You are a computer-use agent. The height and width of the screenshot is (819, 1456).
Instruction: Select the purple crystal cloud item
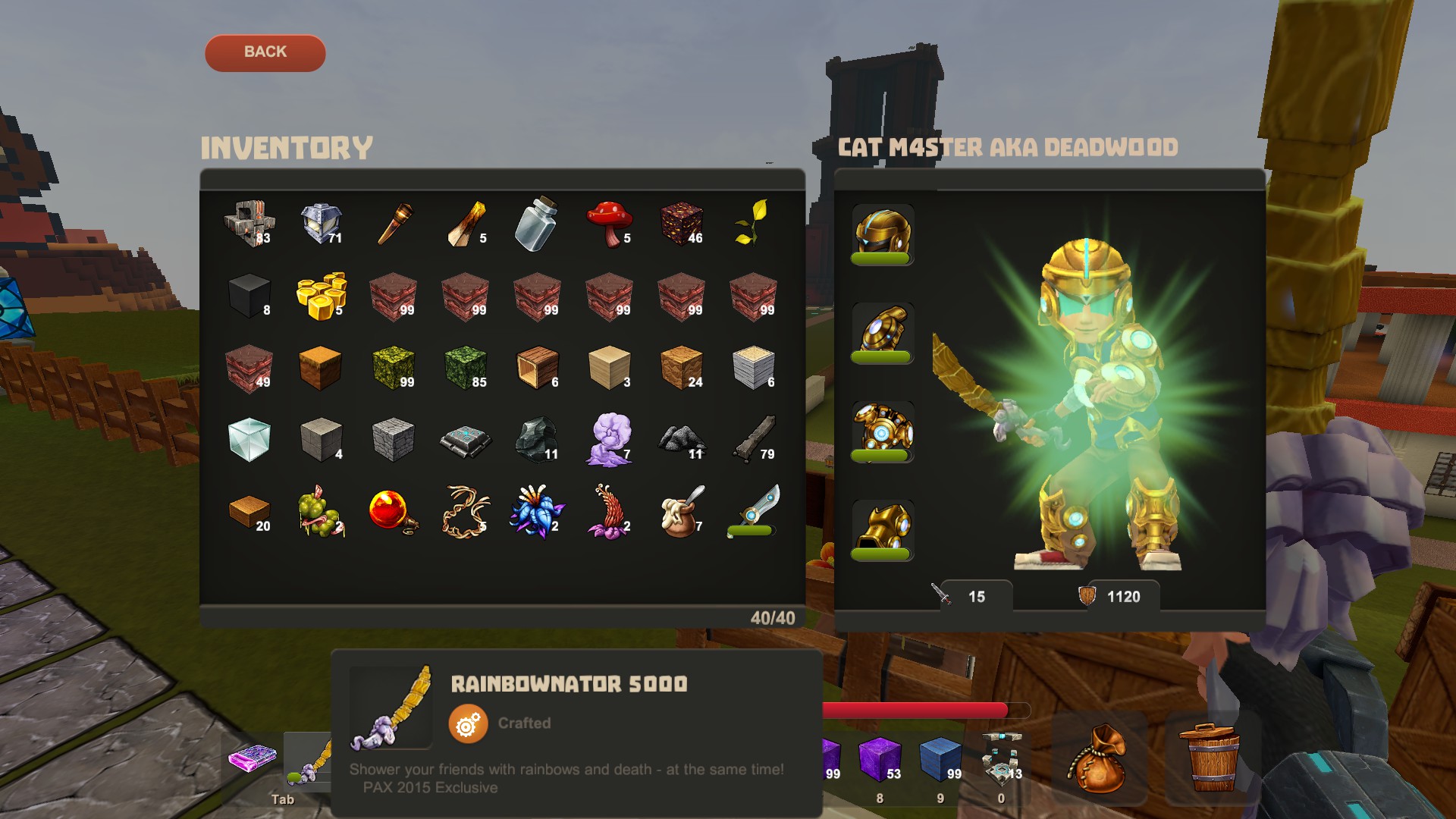609,439
